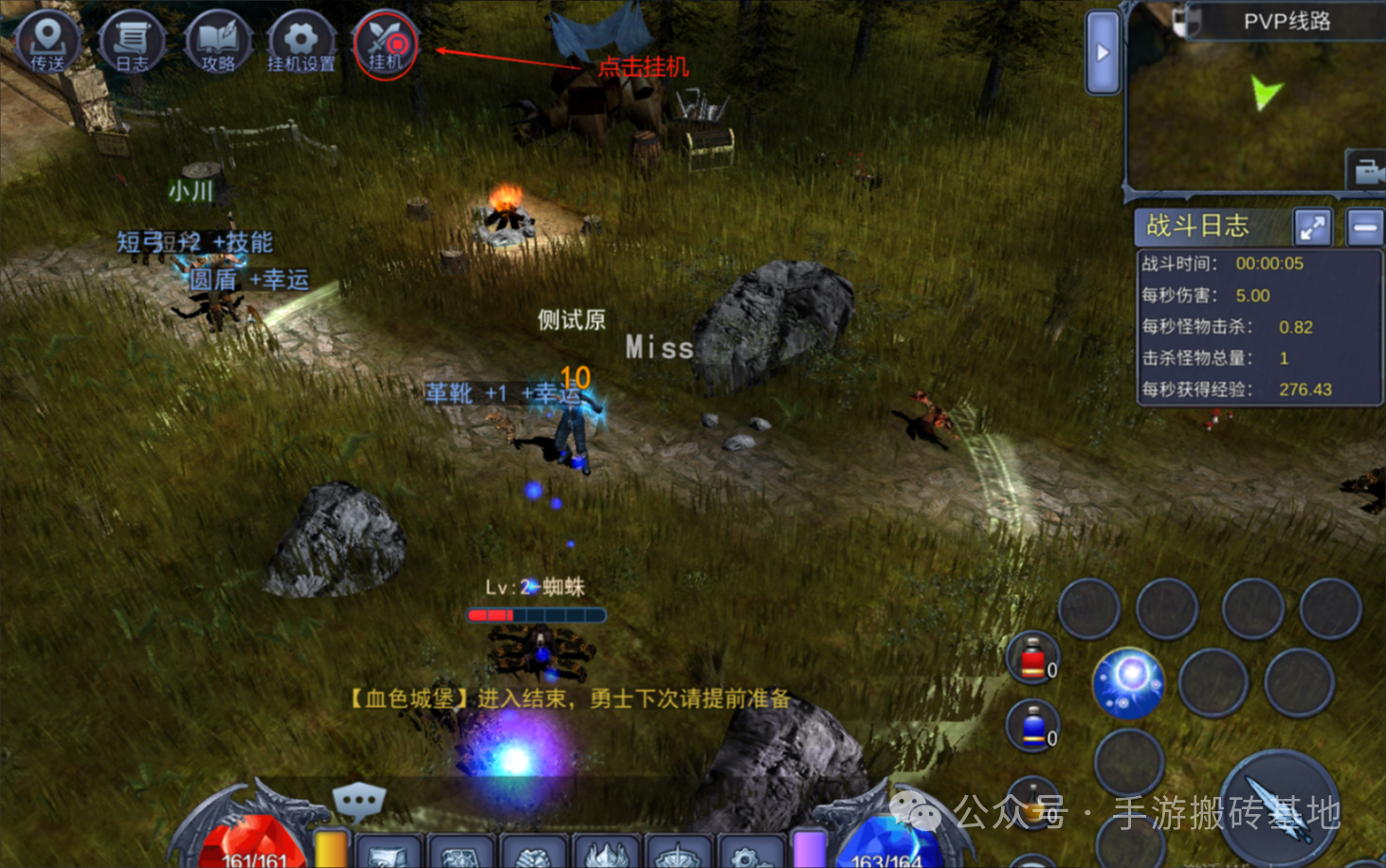Open the 攻略 guide book
Viewport: 1386px width, 868px height.
[x=217, y=43]
